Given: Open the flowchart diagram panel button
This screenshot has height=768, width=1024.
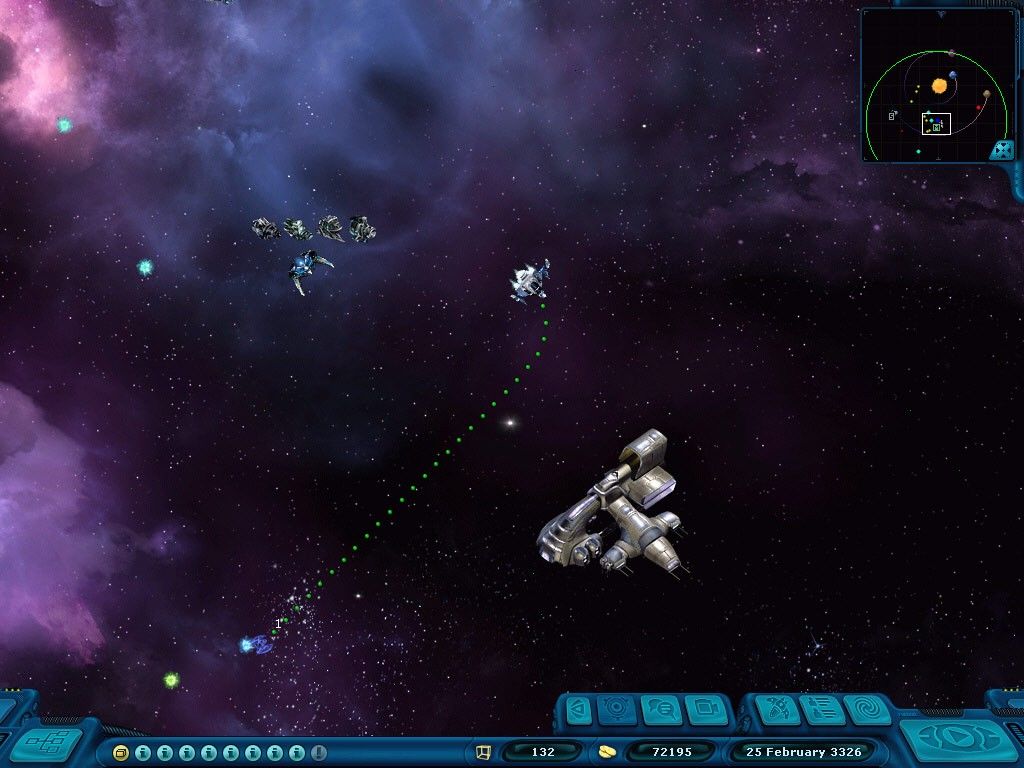Looking at the screenshot, I should coord(46,743).
